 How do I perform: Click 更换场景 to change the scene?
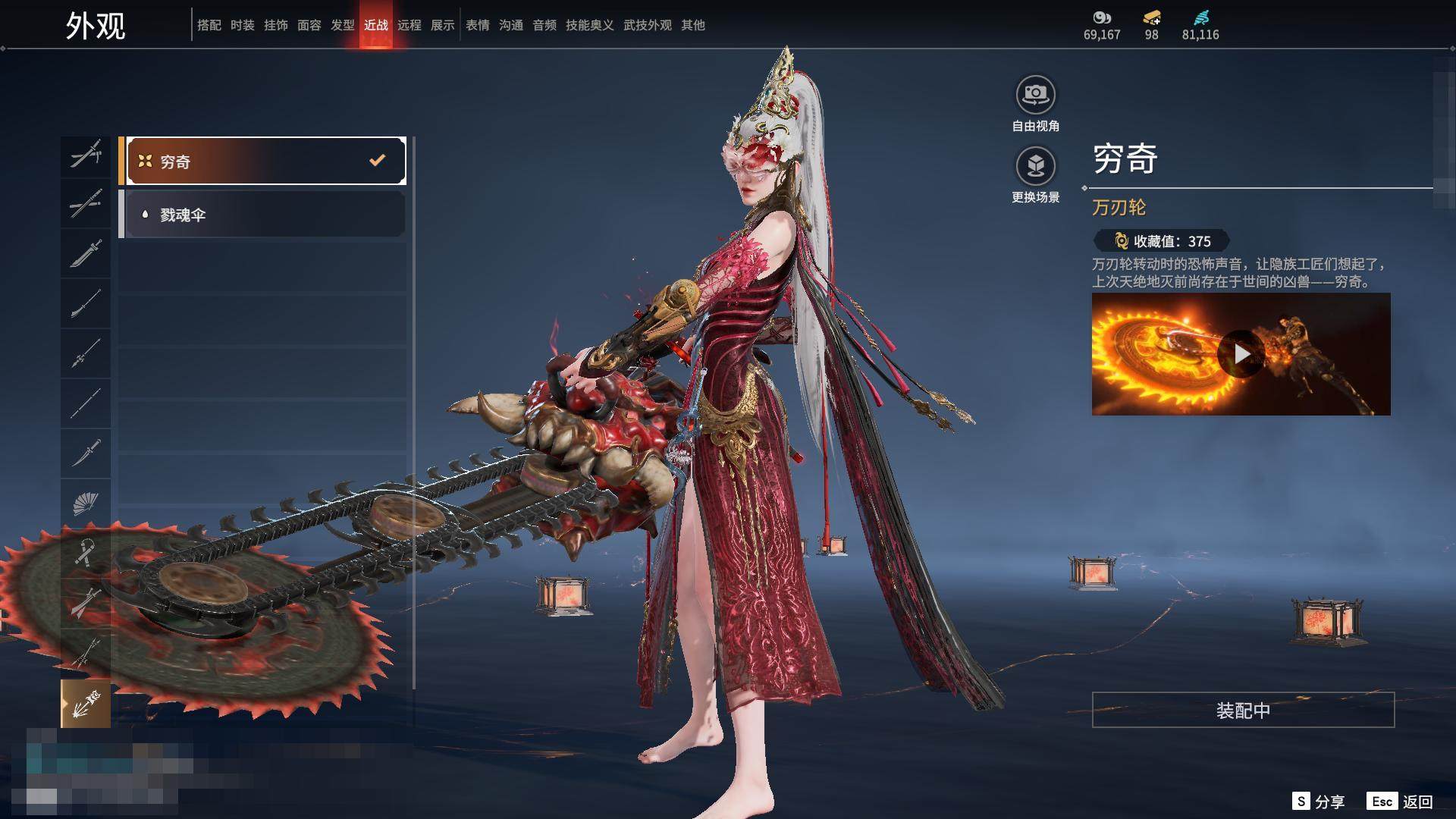1035,166
